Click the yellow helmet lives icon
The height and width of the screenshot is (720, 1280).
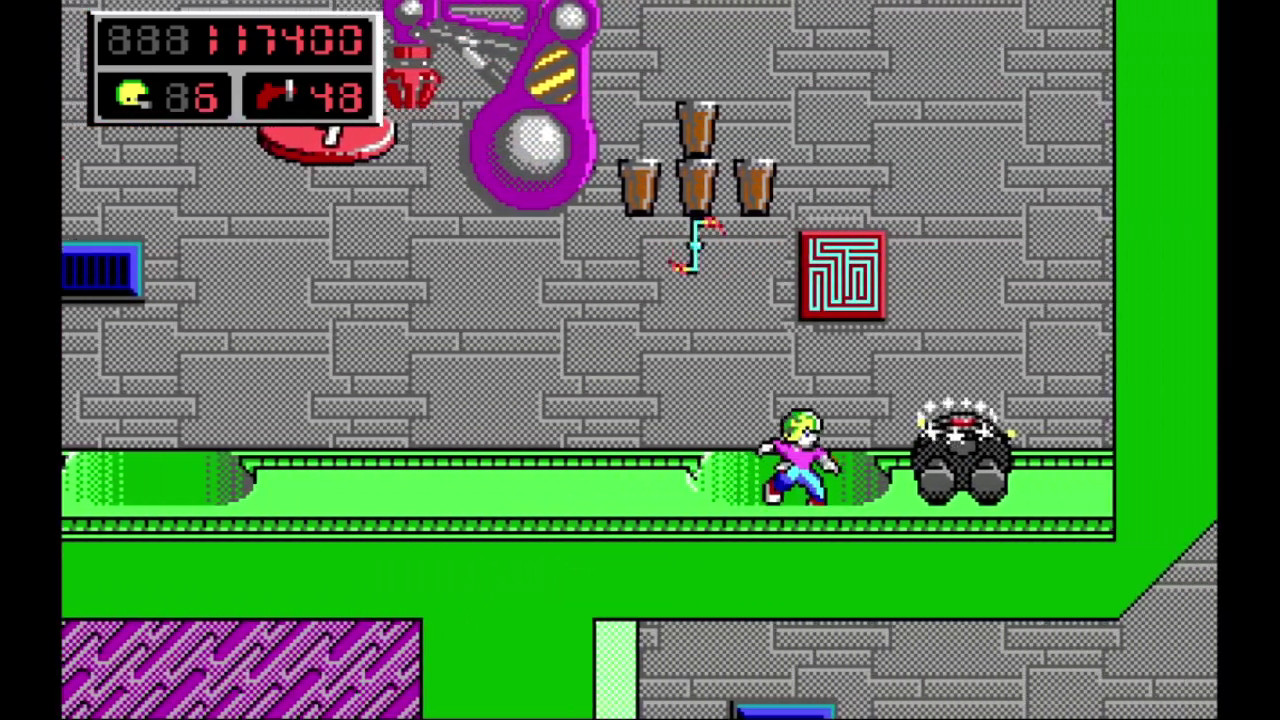pyautogui.click(x=133, y=96)
